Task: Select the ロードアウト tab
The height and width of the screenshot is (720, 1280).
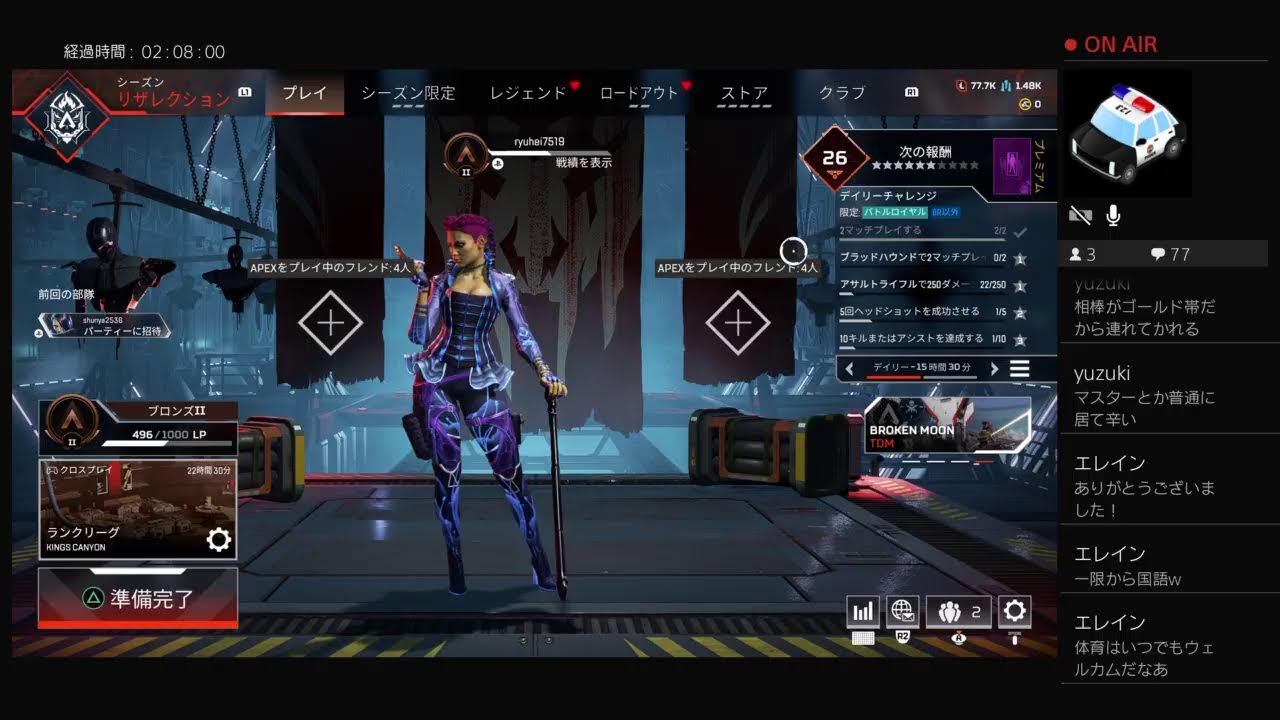Action: click(639, 93)
